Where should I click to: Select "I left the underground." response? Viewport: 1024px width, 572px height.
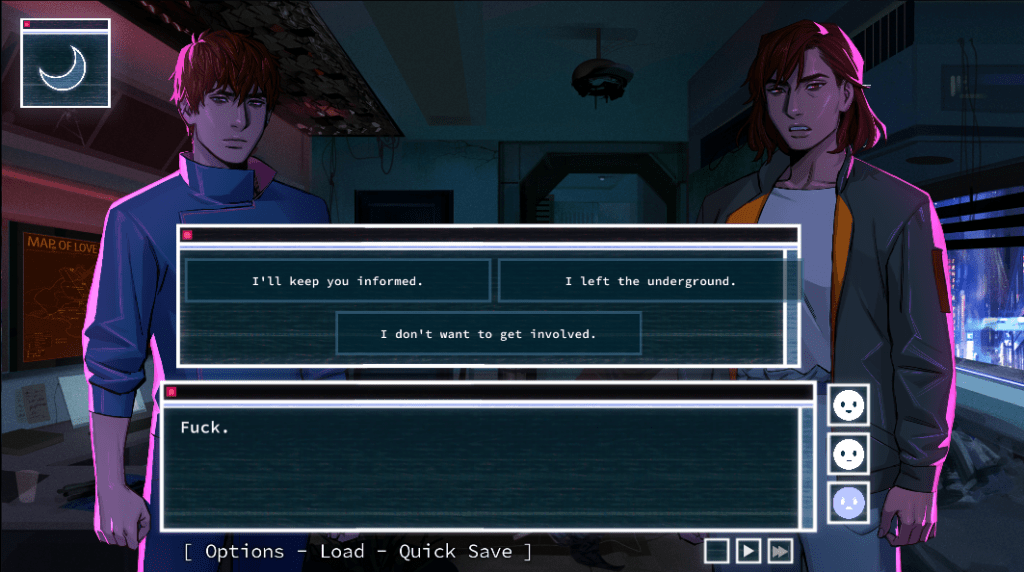650,281
